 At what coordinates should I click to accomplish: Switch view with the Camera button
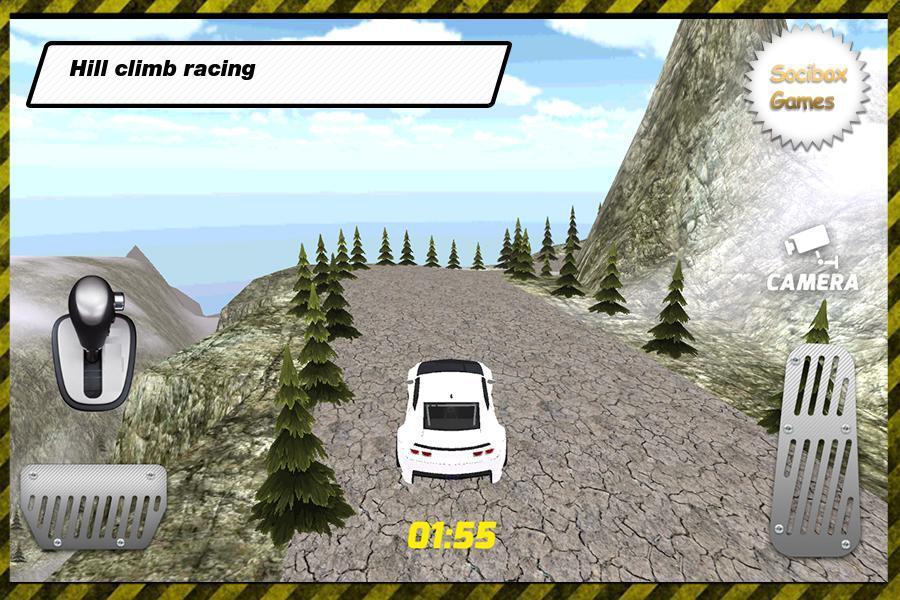812,262
